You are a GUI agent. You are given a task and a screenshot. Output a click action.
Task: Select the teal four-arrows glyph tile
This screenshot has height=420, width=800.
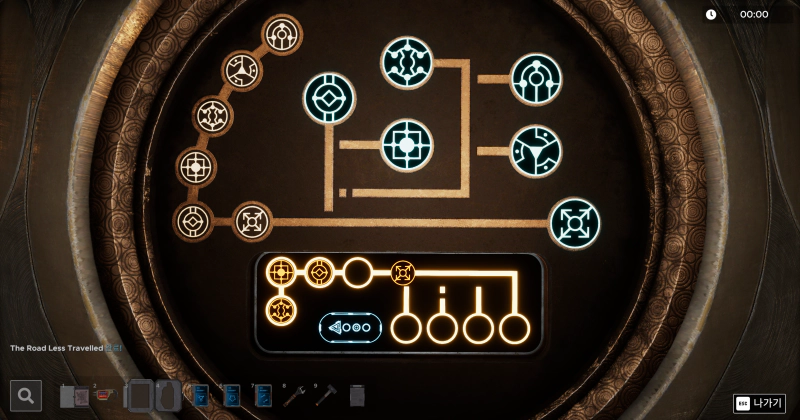click(x=575, y=223)
